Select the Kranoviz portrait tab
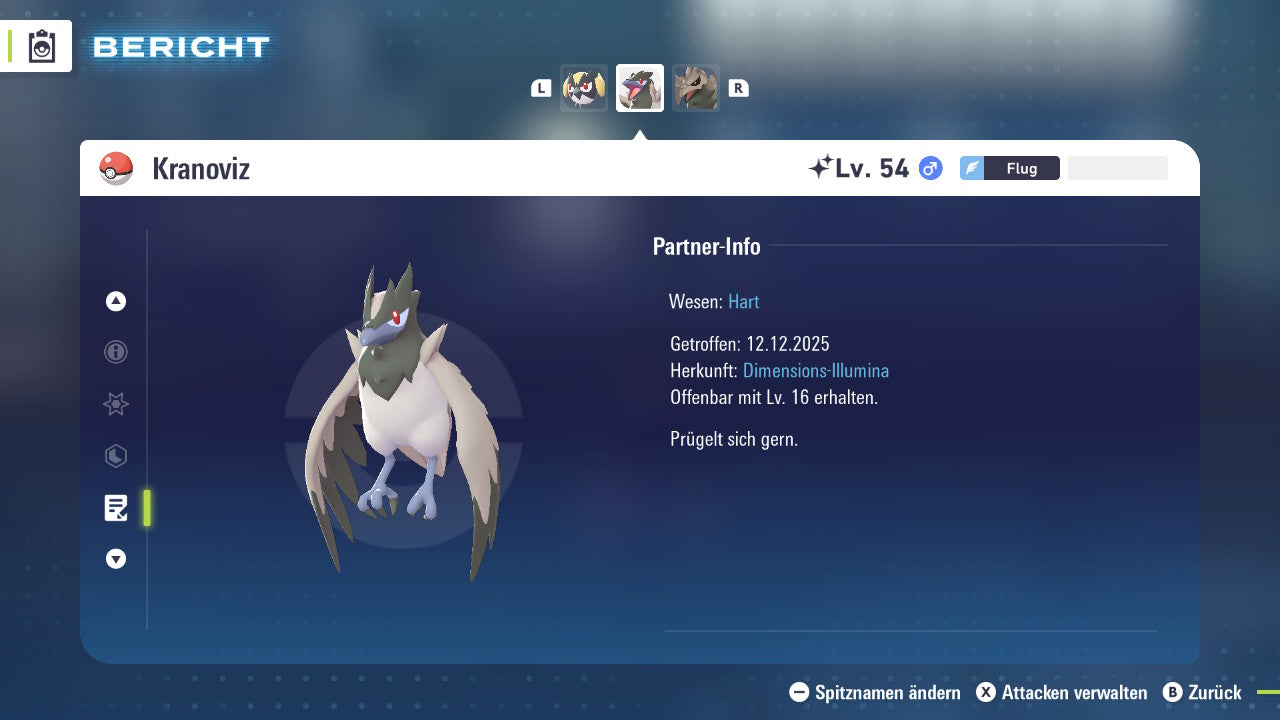The height and width of the screenshot is (720, 1280). point(639,87)
